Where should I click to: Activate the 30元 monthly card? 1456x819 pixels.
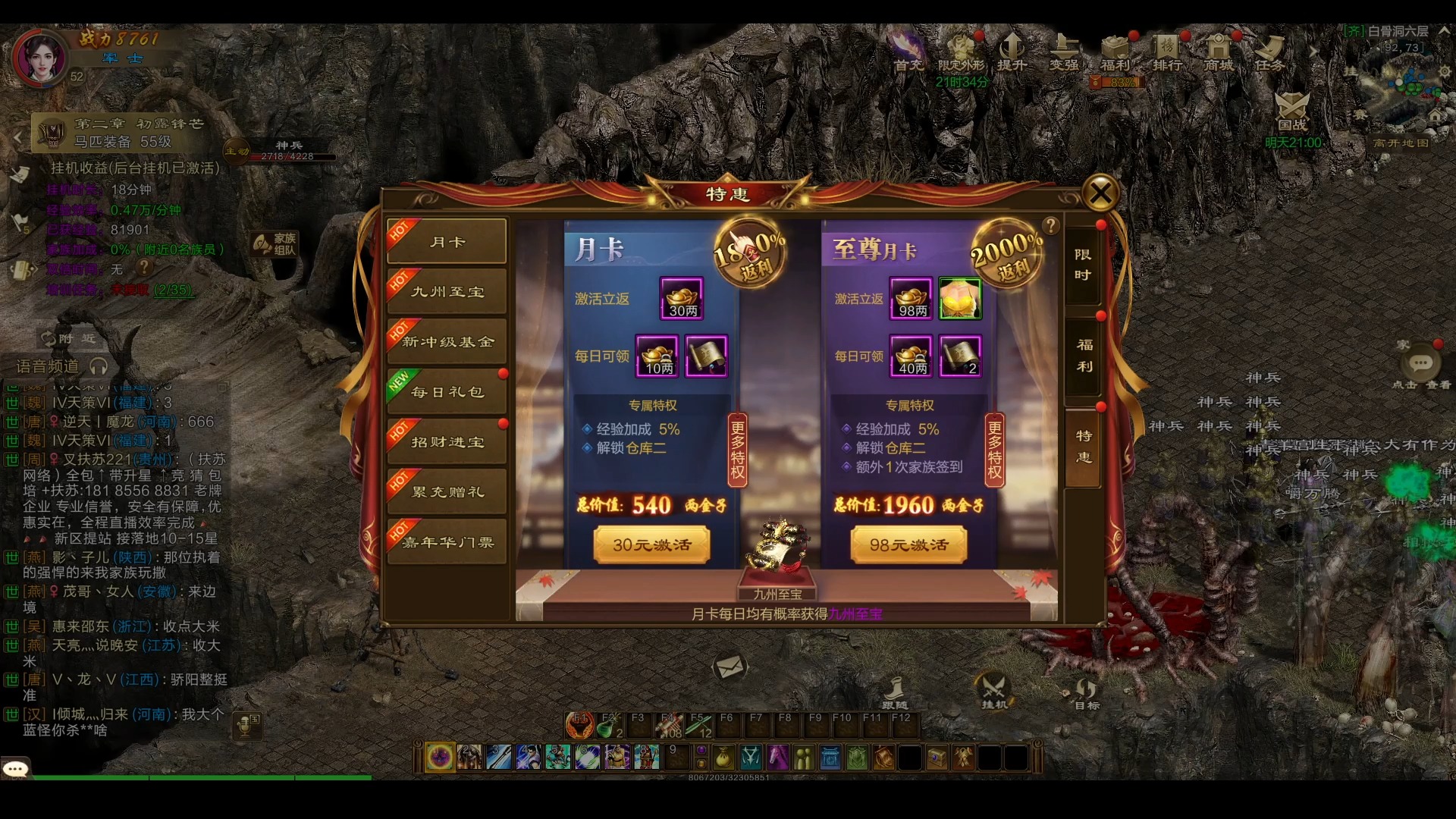651,545
